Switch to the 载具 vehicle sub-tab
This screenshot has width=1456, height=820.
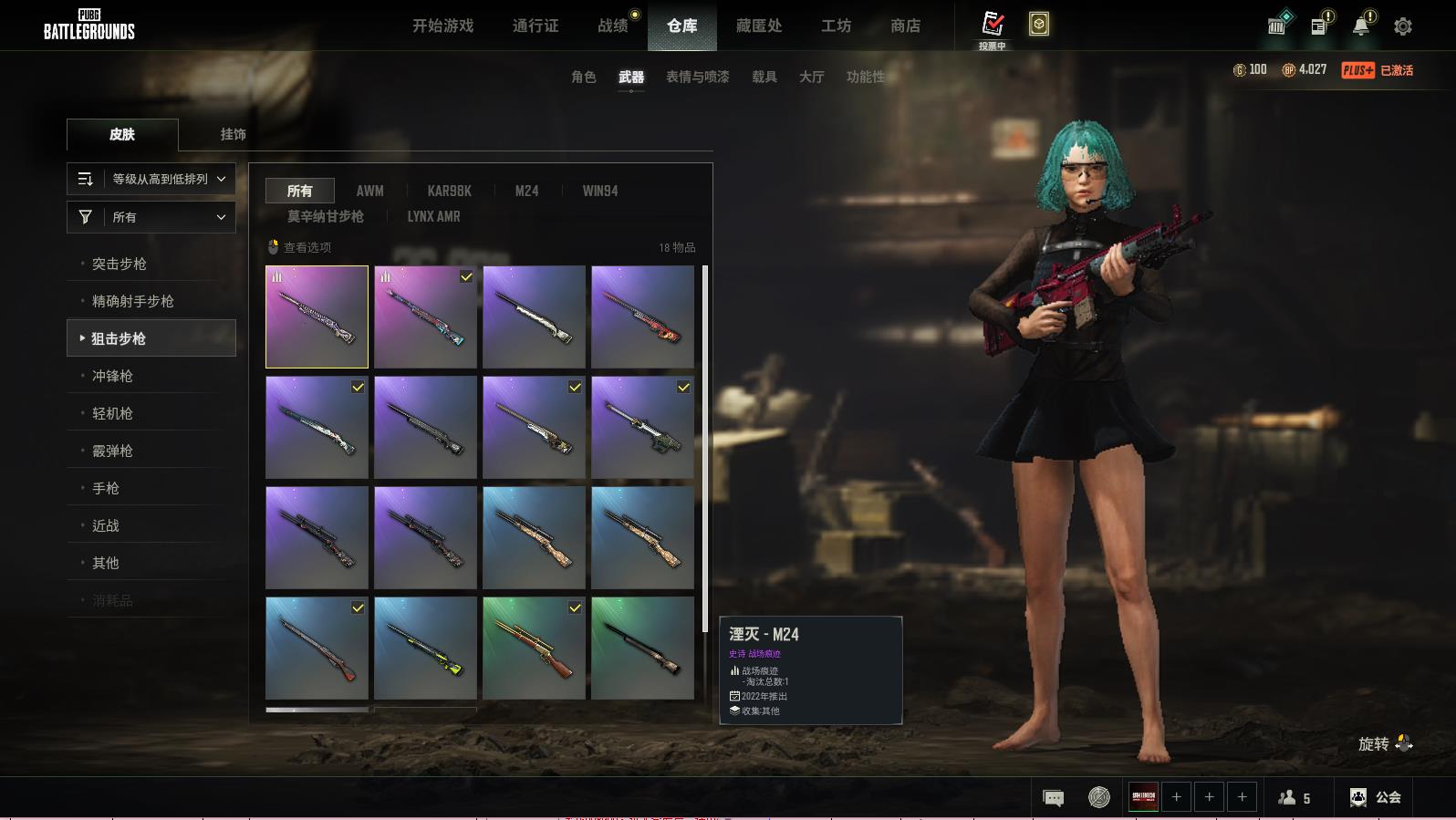tap(764, 77)
